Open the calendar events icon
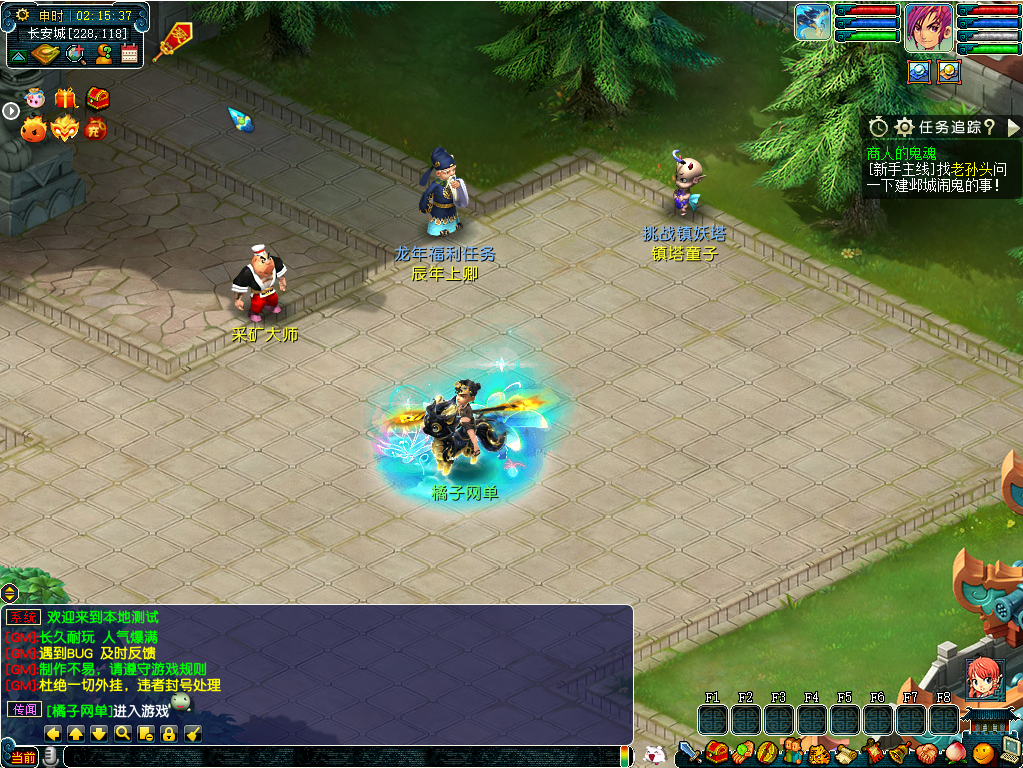 [x=129, y=54]
